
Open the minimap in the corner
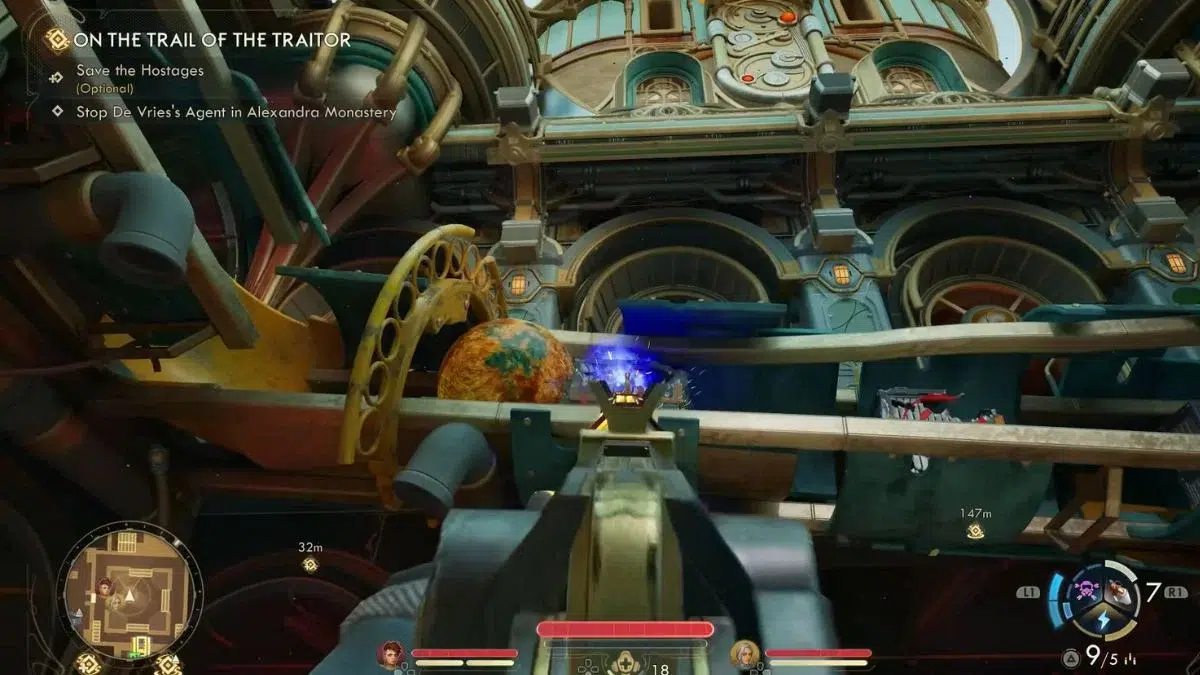[x=128, y=598]
